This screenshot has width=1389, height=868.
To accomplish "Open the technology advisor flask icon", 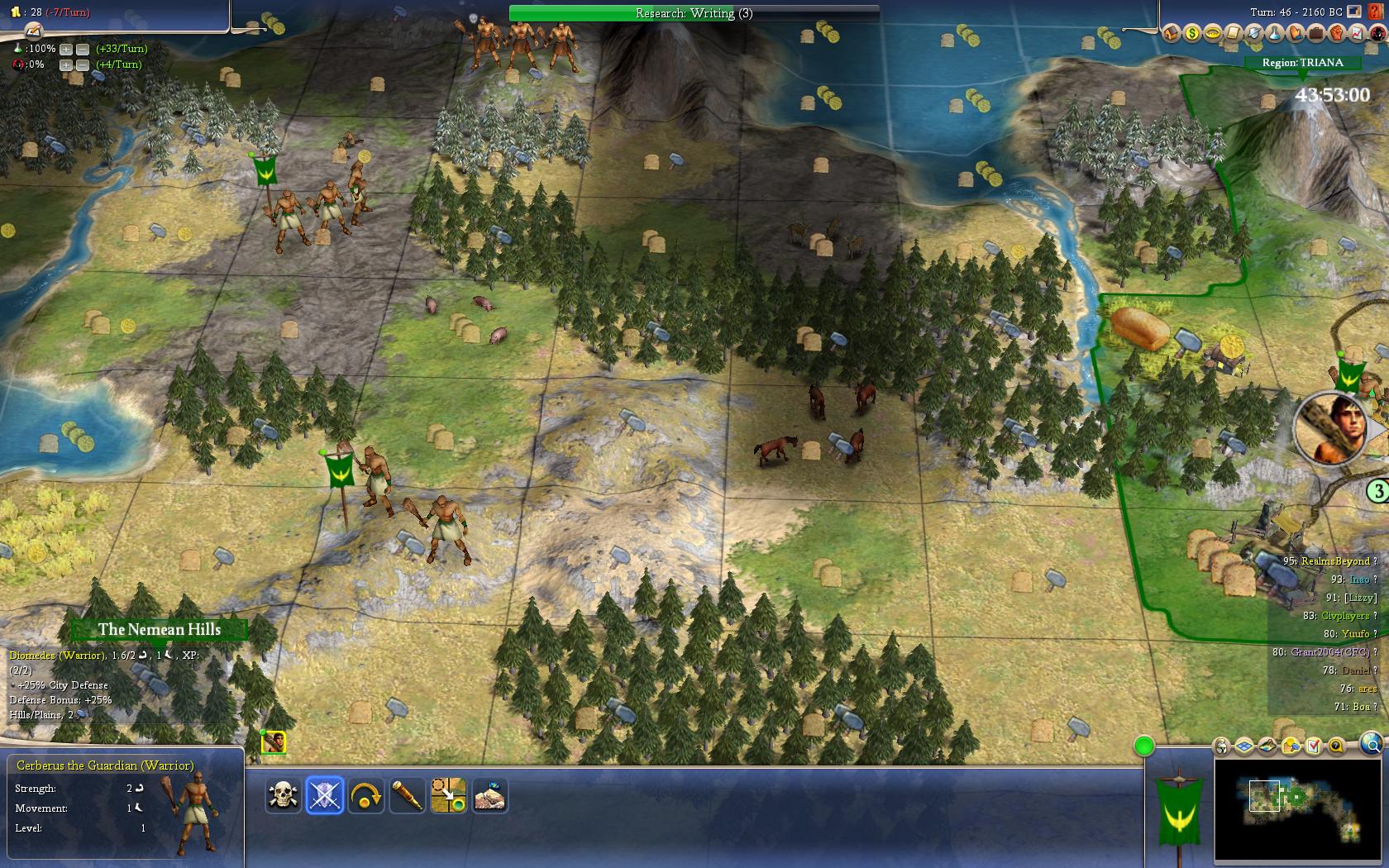I will 1275,34.
